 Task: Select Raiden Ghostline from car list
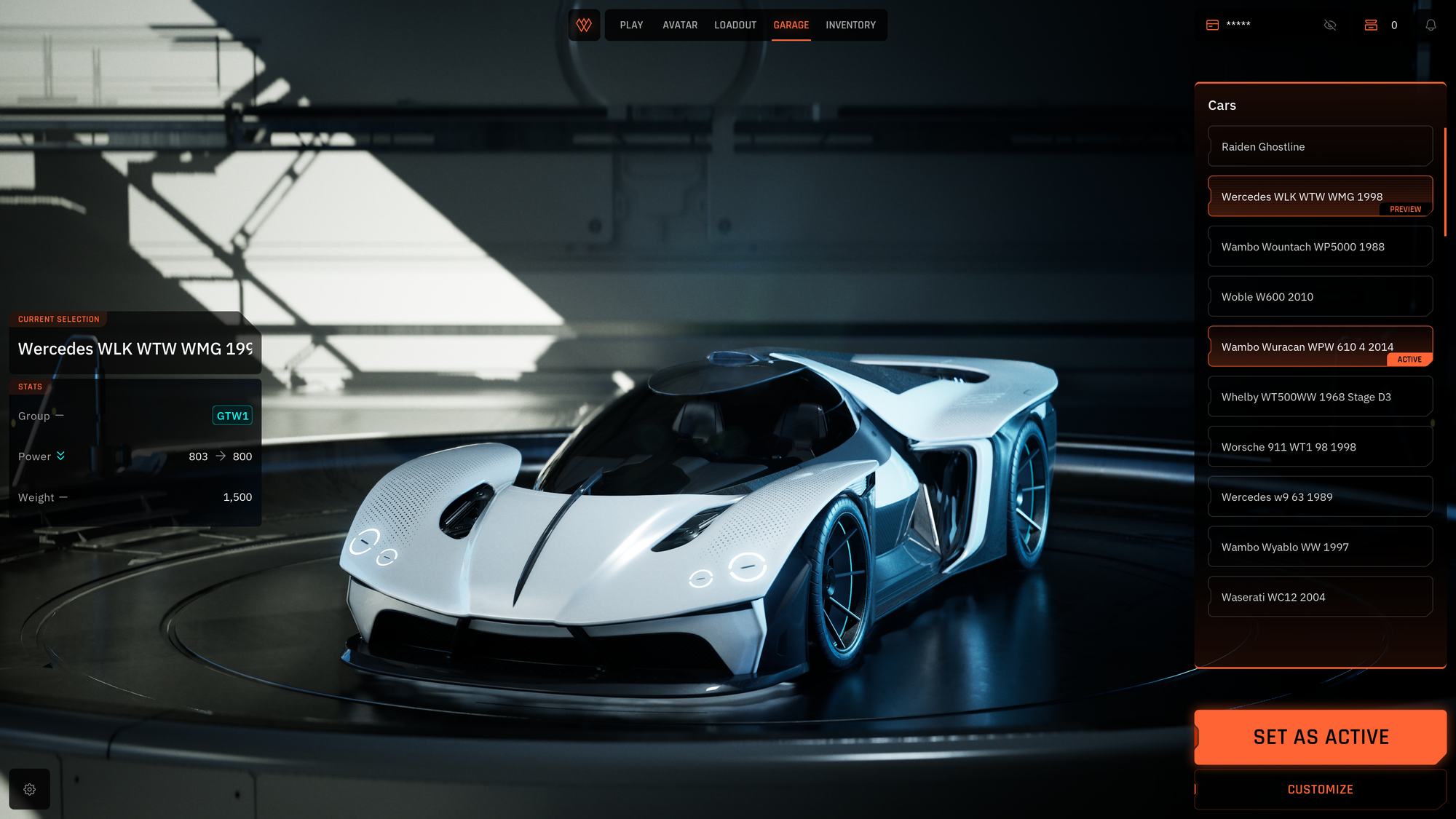pyautogui.click(x=1320, y=146)
